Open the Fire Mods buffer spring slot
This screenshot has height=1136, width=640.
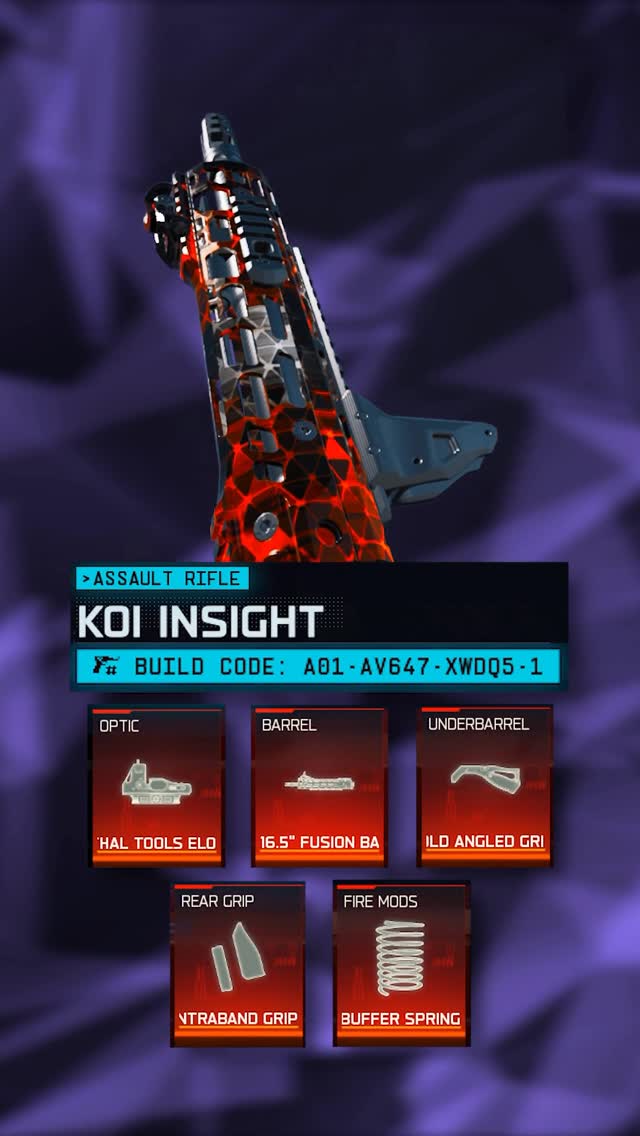pyautogui.click(x=401, y=964)
